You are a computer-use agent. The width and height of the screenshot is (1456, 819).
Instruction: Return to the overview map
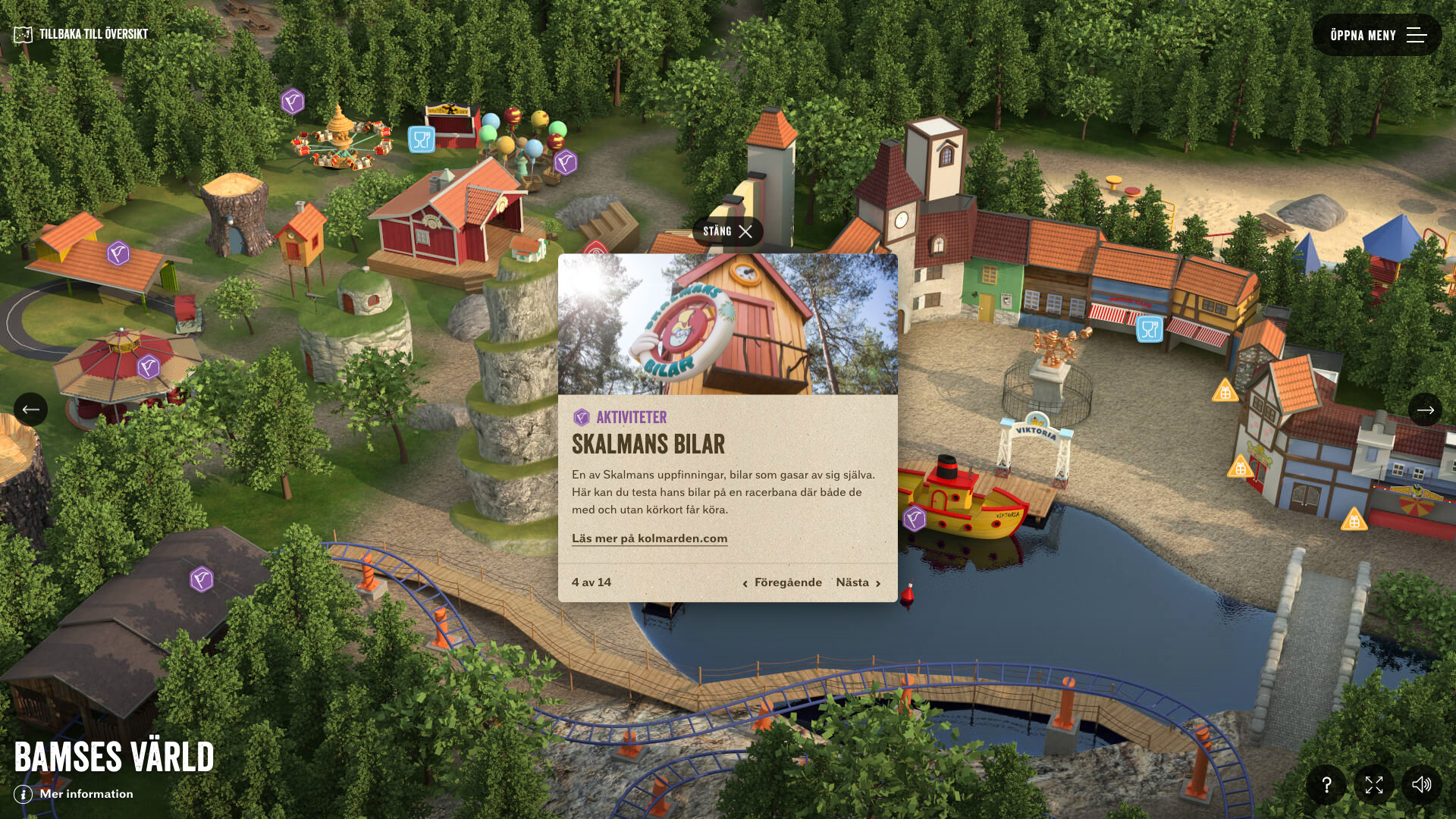point(81,34)
